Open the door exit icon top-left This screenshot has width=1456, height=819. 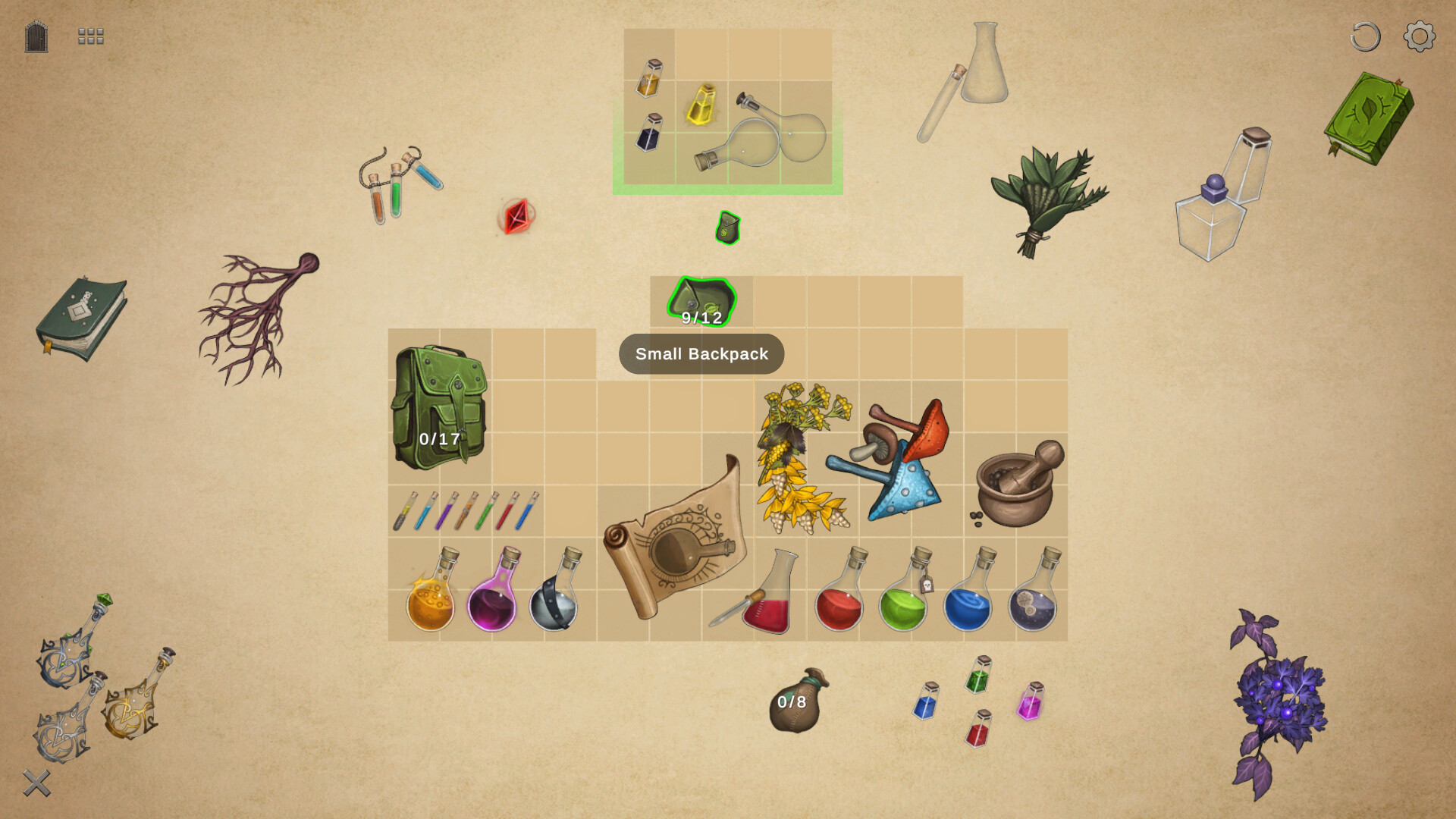(x=36, y=36)
